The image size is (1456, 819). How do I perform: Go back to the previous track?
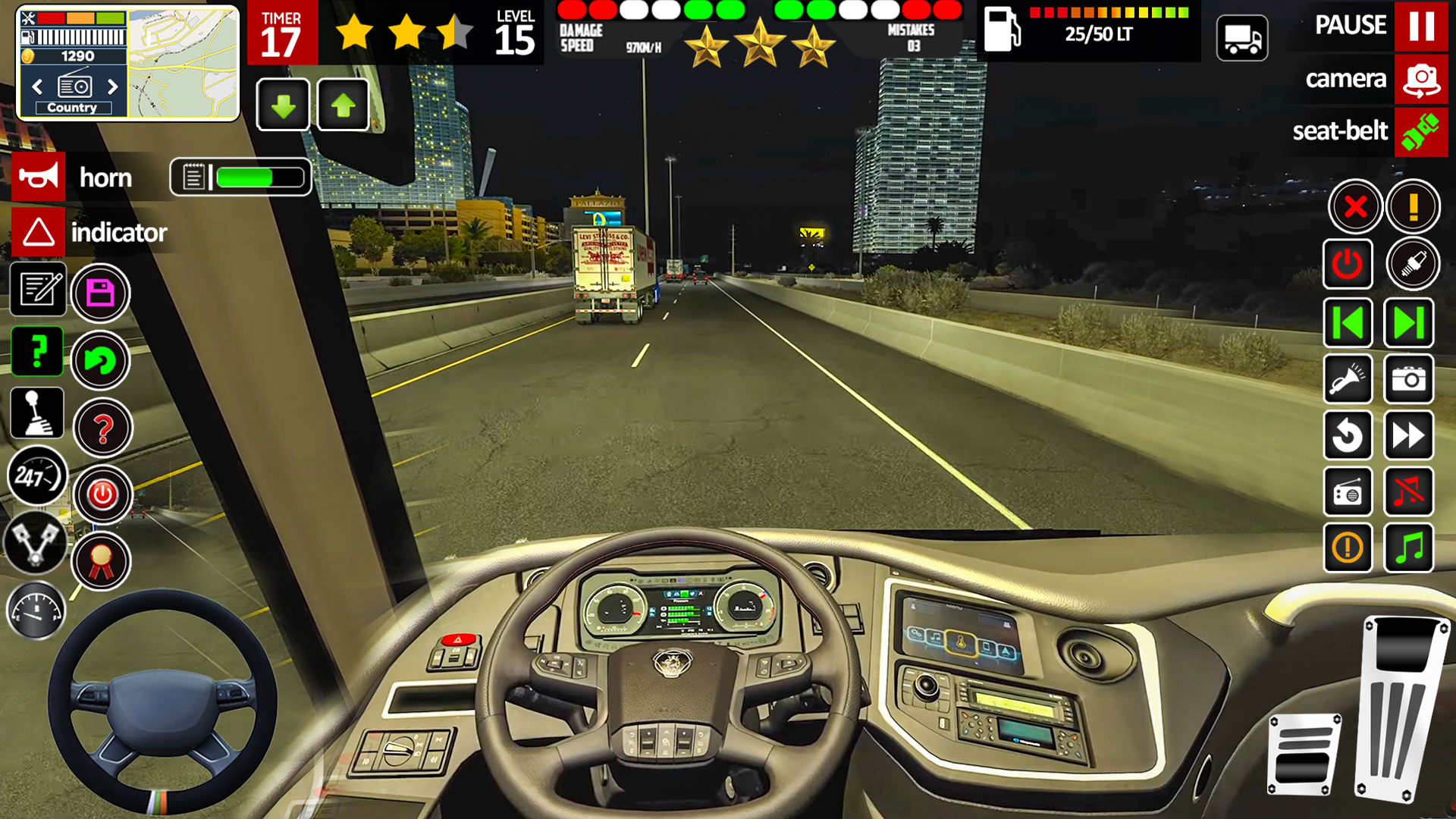click(1348, 323)
